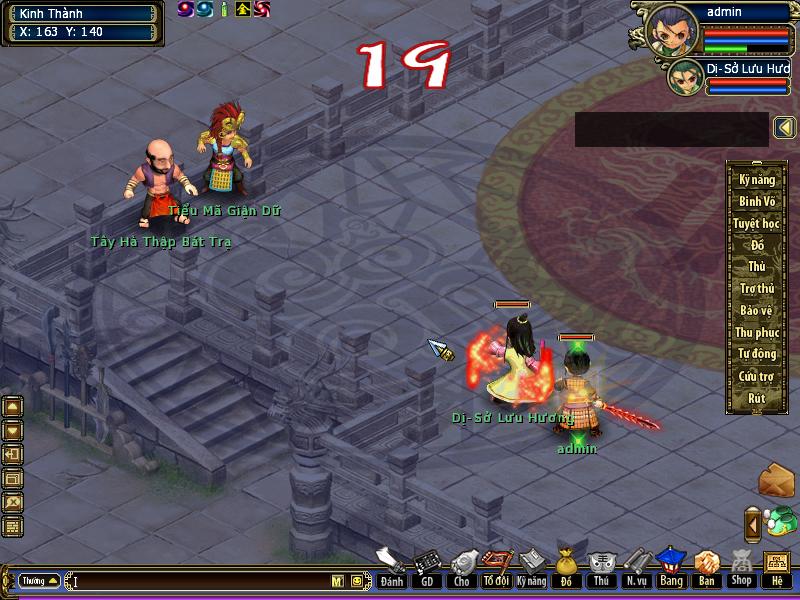Screen dimensions: 800x600
Task: Select Tuyệt học from the battle menu
Action: [x=757, y=224]
